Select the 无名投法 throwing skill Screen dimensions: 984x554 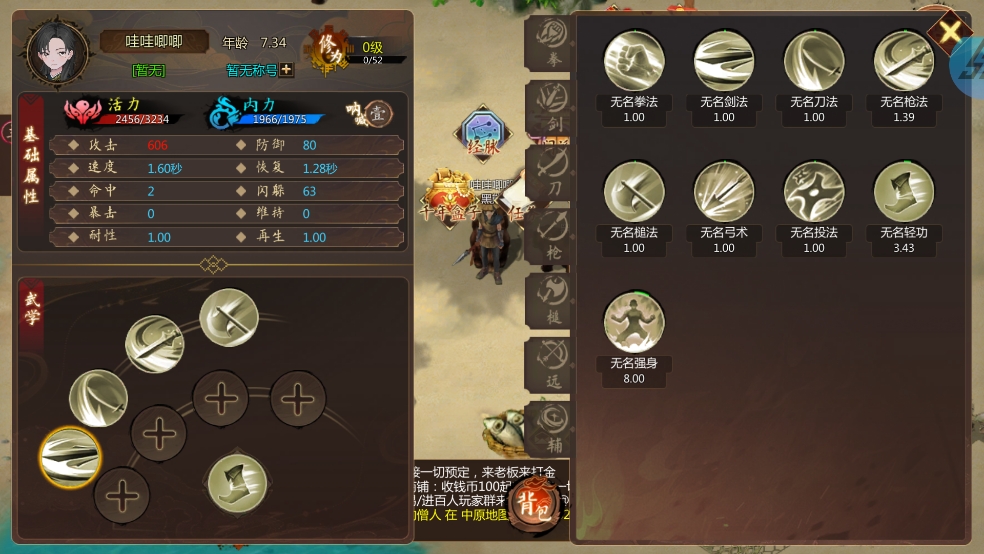(814, 192)
